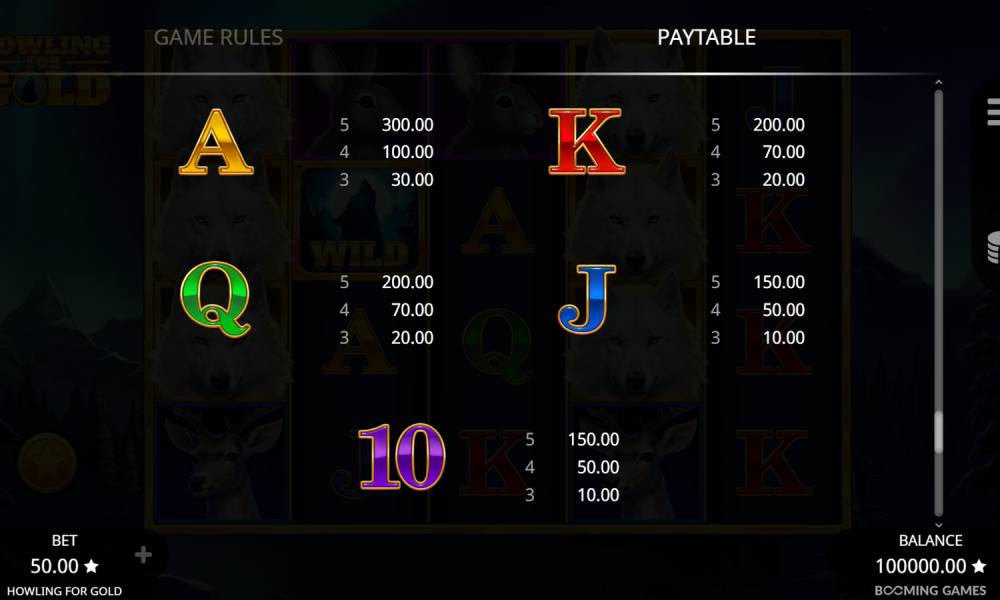This screenshot has width=1000, height=600.
Task: Open the hamburger menu icon
Action: [x=992, y=114]
